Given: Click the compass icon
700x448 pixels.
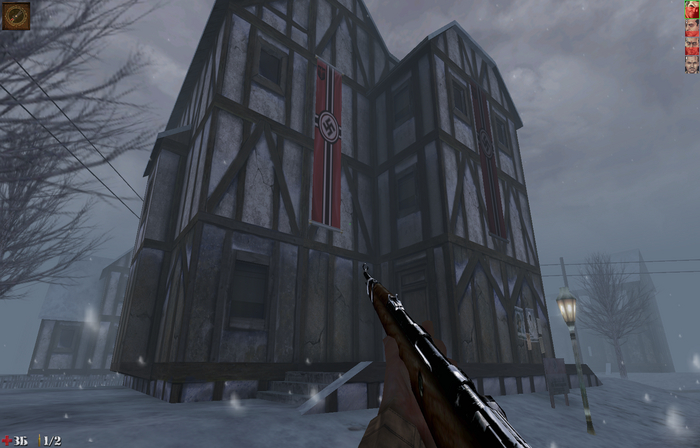Looking at the screenshot, I should coord(15,15).
